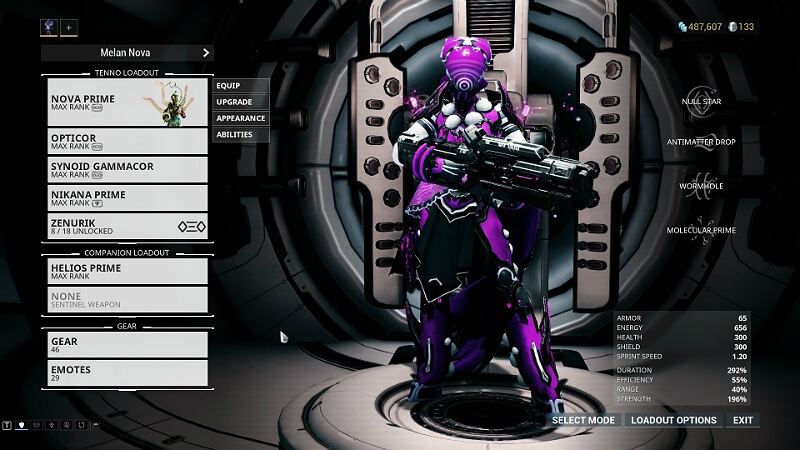Open the Upgrade menu
Viewport: 800px width, 450px height.
tap(240, 102)
